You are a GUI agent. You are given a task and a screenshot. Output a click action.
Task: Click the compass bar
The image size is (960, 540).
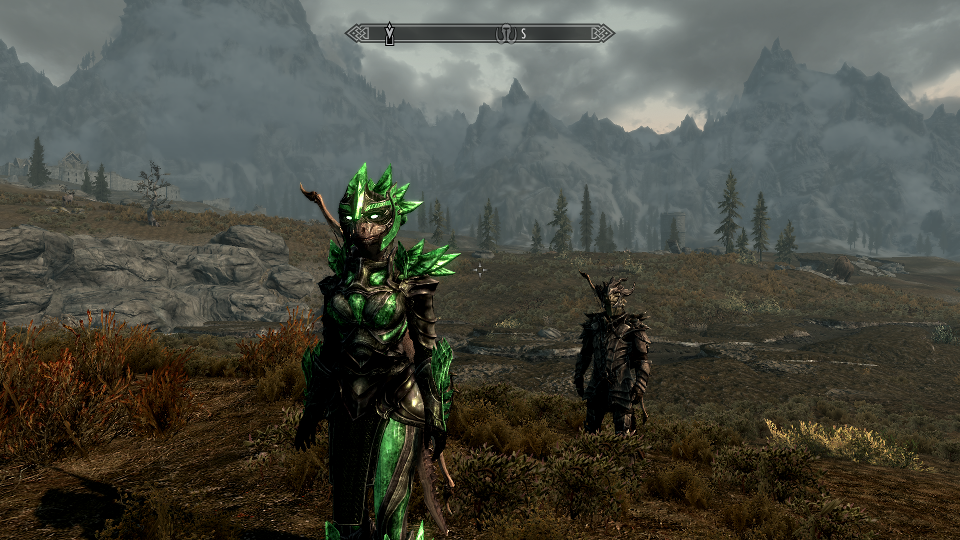coord(450,34)
